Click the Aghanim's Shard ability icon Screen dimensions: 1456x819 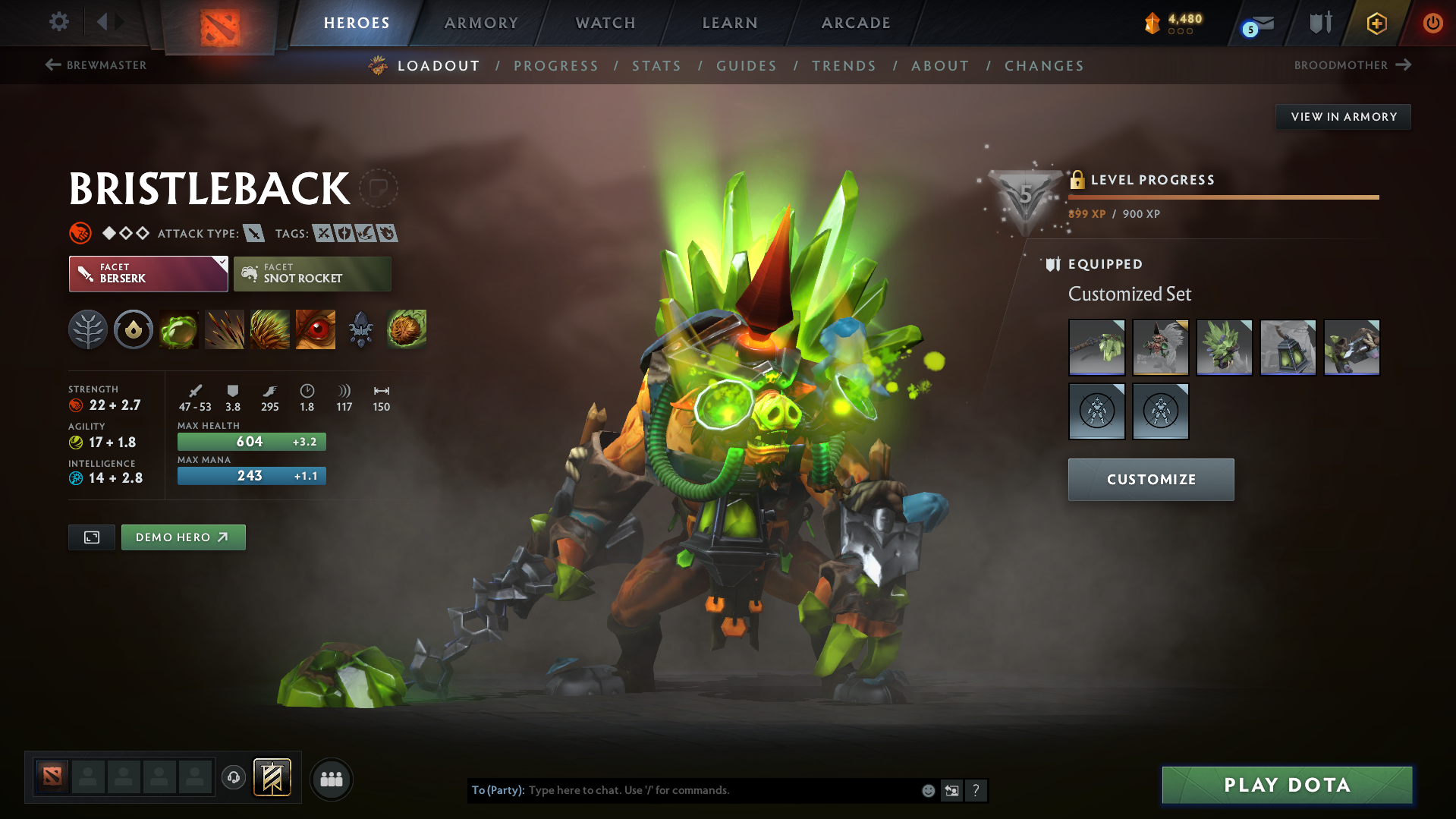(x=360, y=329)
